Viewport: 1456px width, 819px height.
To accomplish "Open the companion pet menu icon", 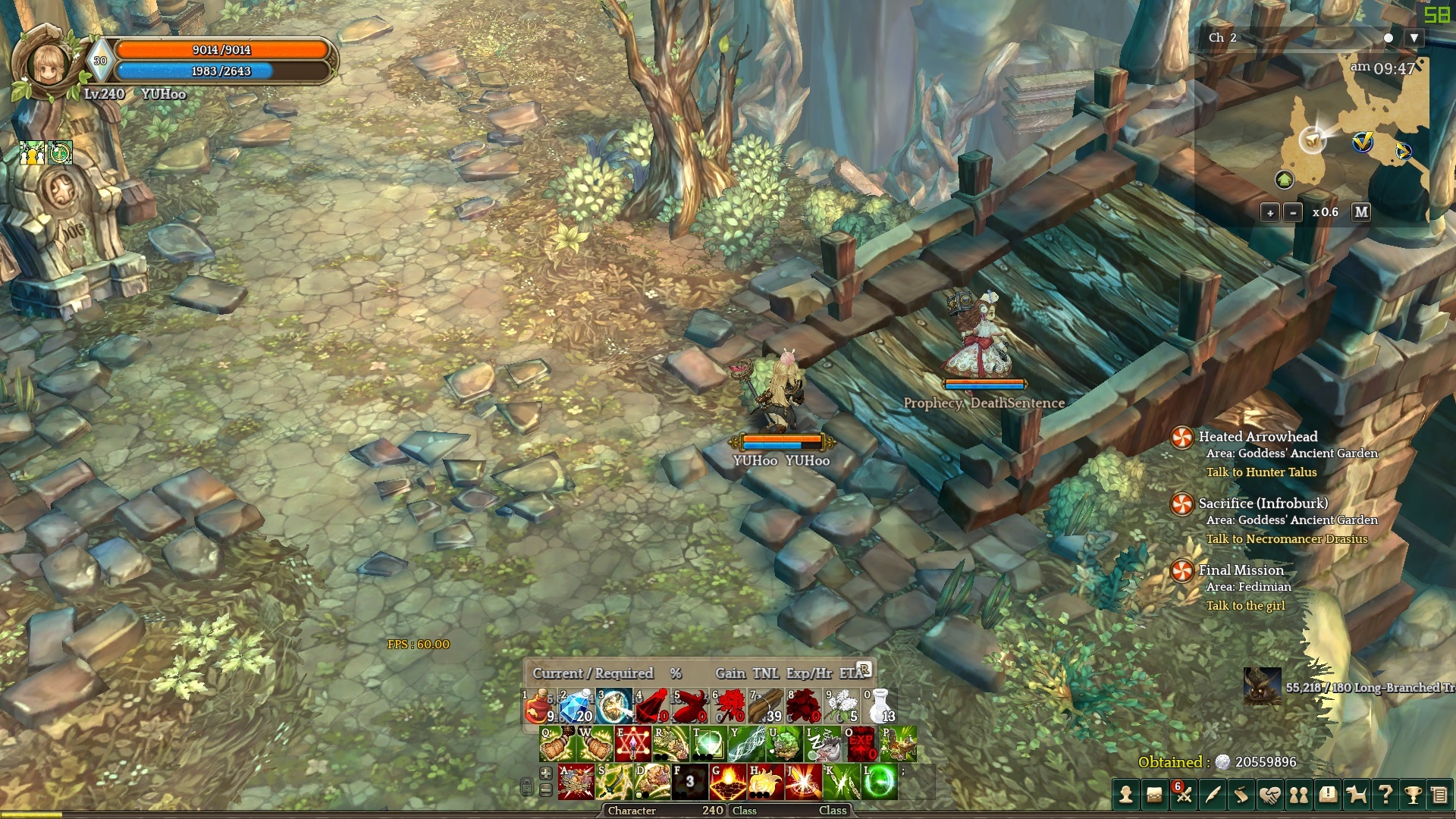I will [x=1356, y=795].
